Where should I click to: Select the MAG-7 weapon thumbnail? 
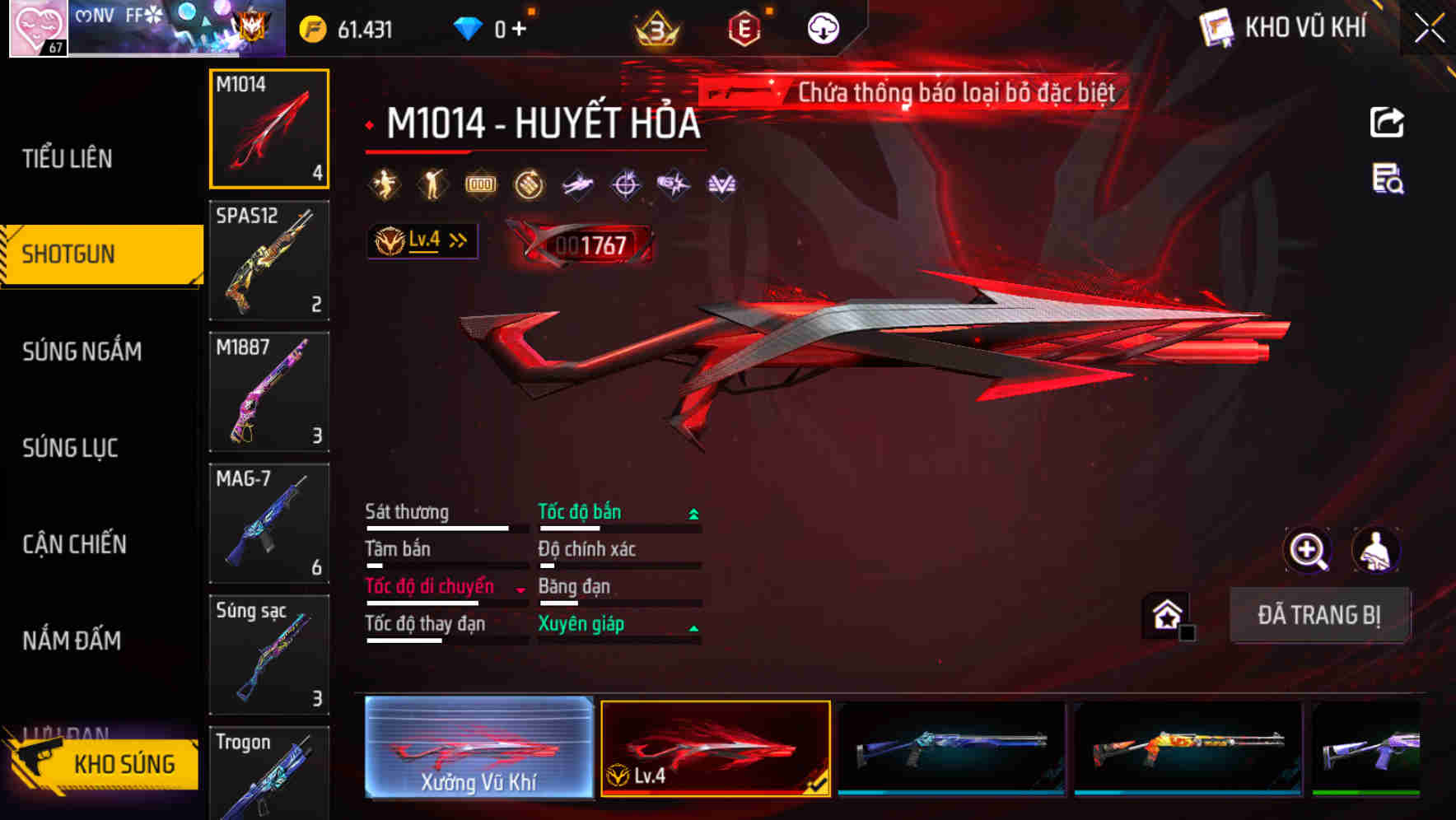tap(269, 524)
